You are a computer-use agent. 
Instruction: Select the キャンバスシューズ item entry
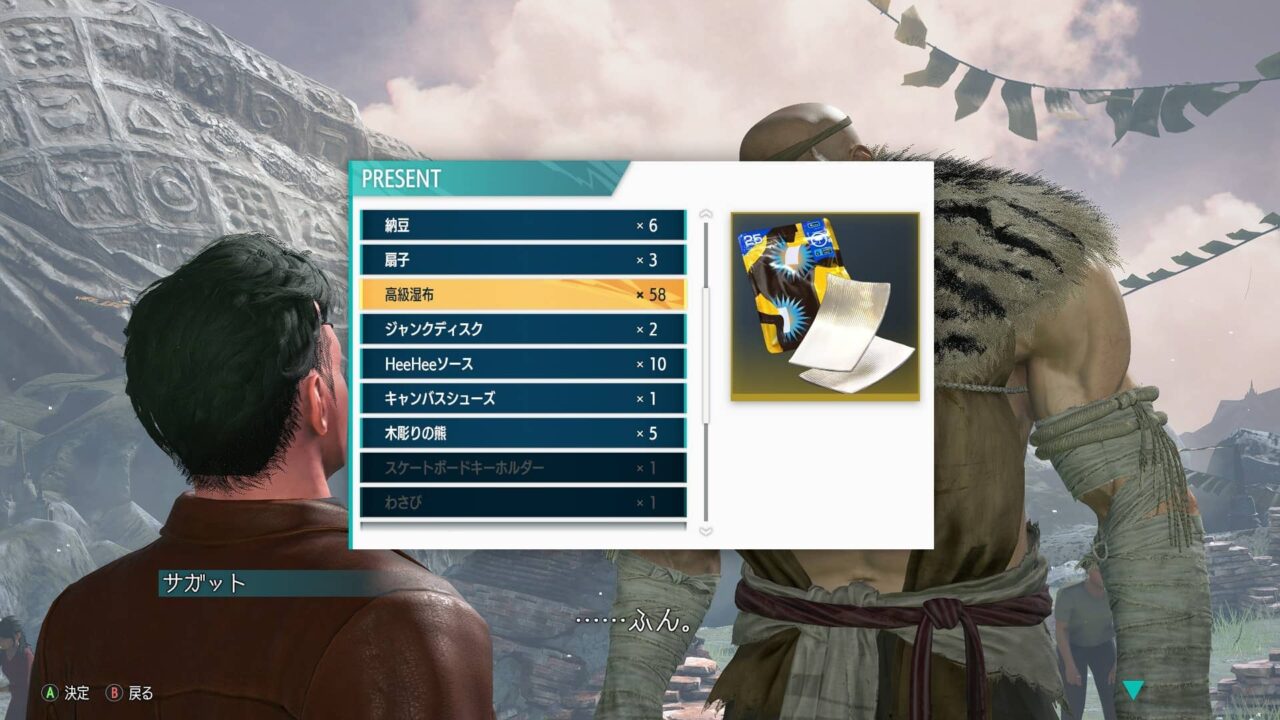click(x=520, y=398)
